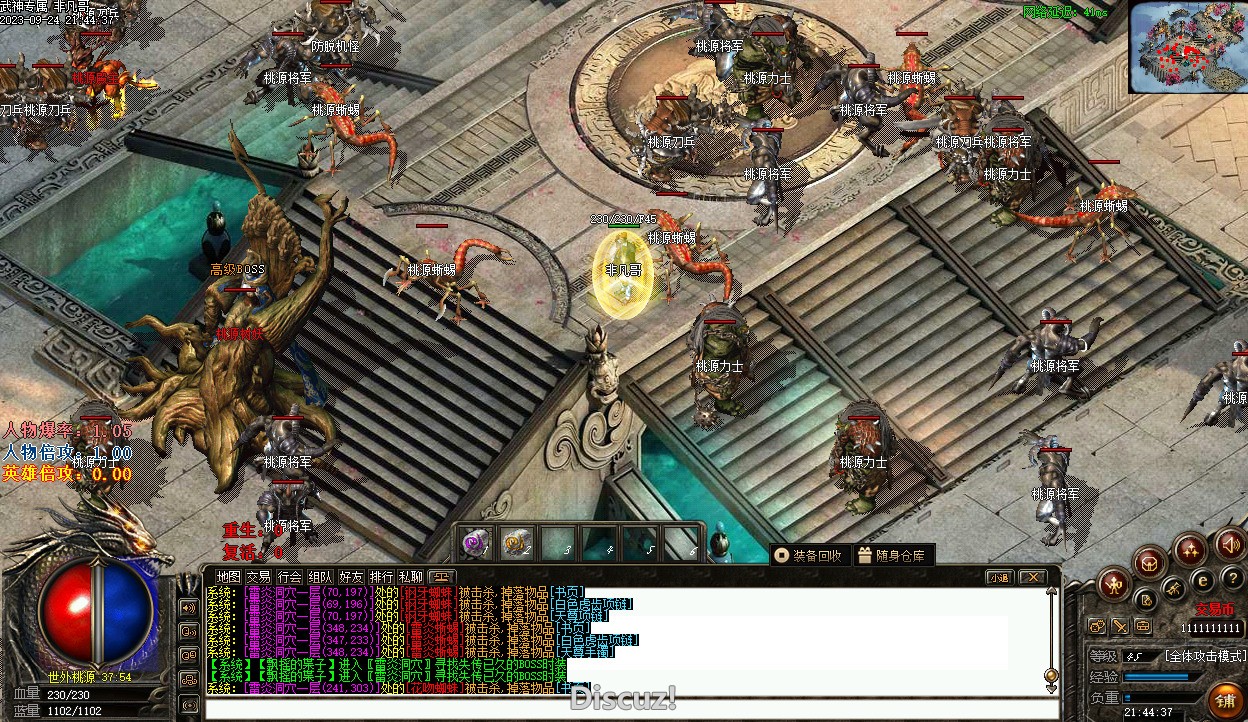Open the 组队 (Team) tab

[320, 577]
